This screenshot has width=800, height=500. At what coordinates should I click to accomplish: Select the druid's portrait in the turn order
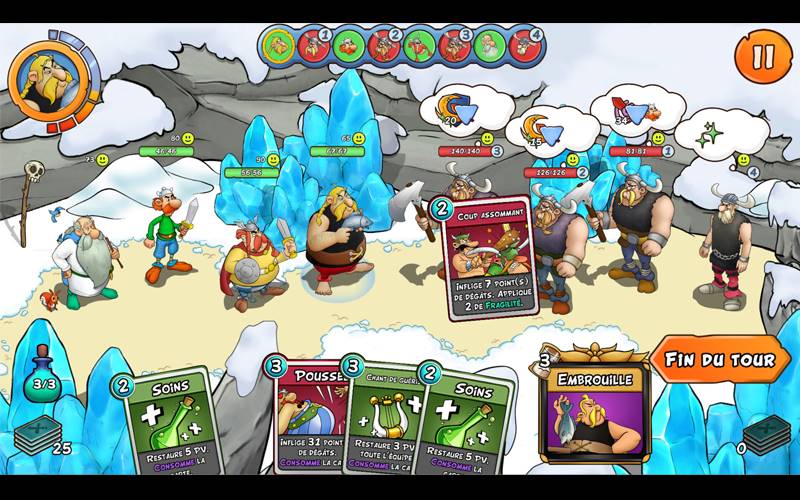(489, 45)
